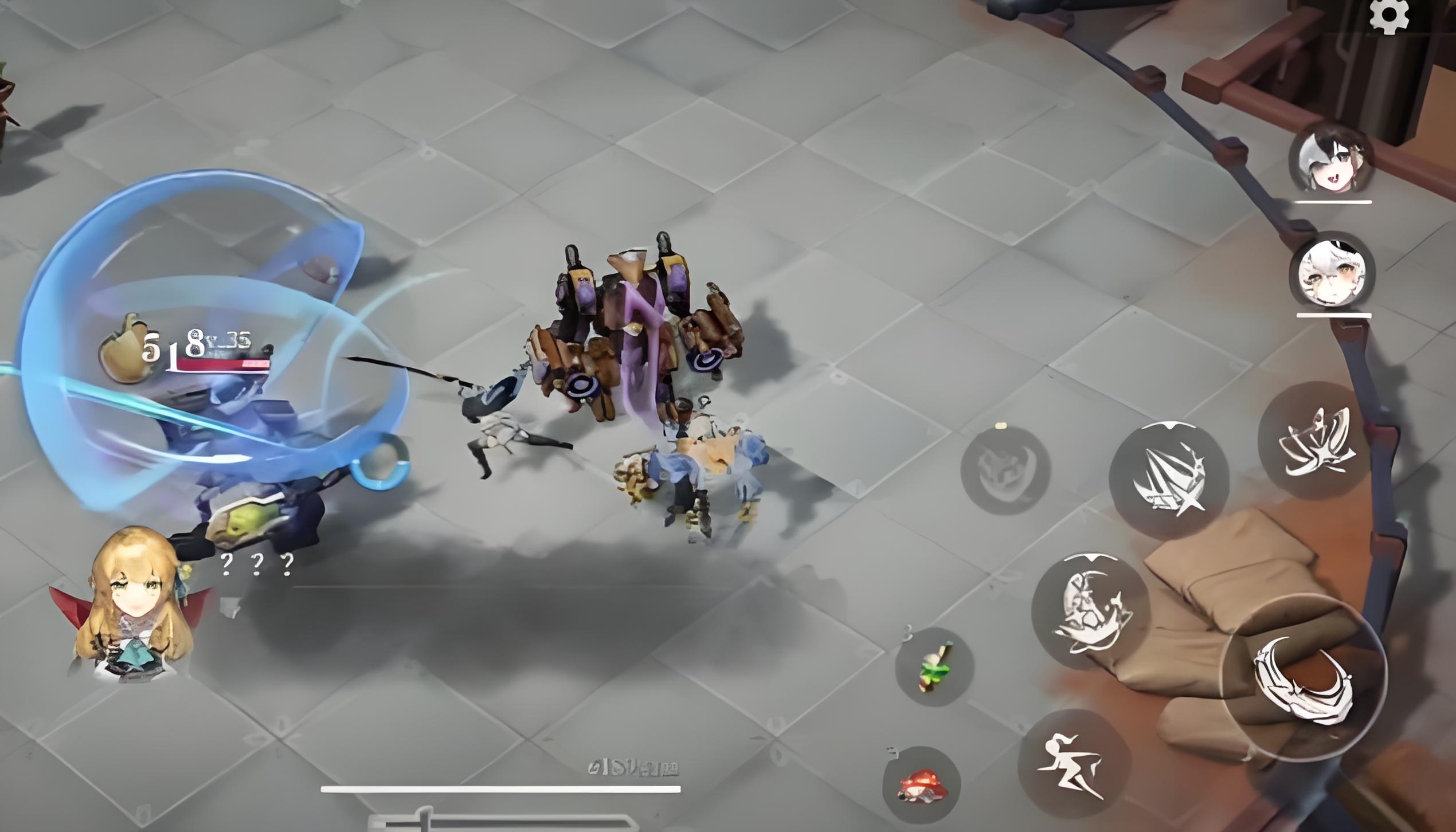1456x832 pixels.
Task: Tap the dimmed swirl skill button
Action: (x=1005, y=470)
